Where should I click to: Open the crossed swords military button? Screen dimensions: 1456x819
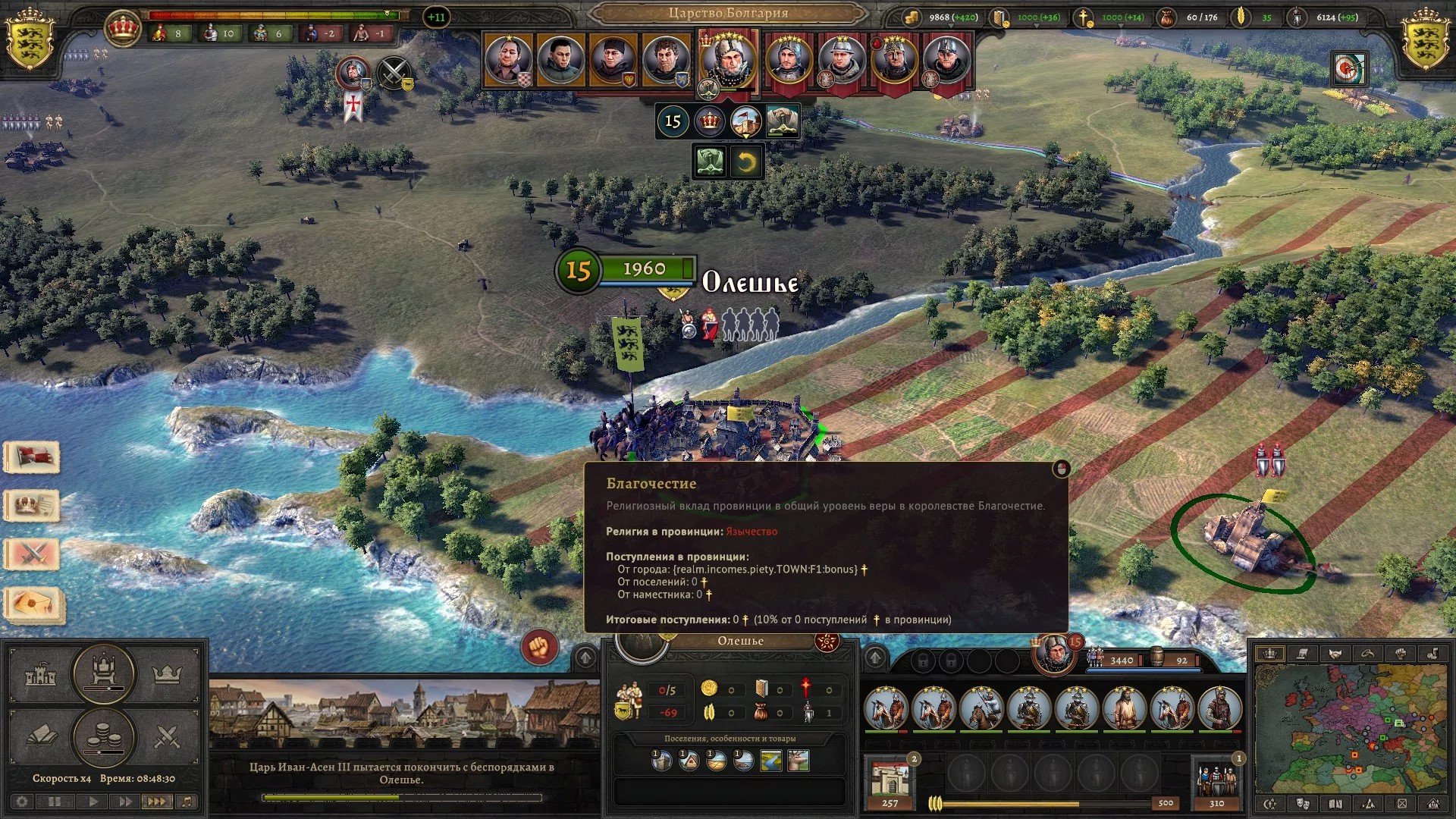click(x=166, y=736)
